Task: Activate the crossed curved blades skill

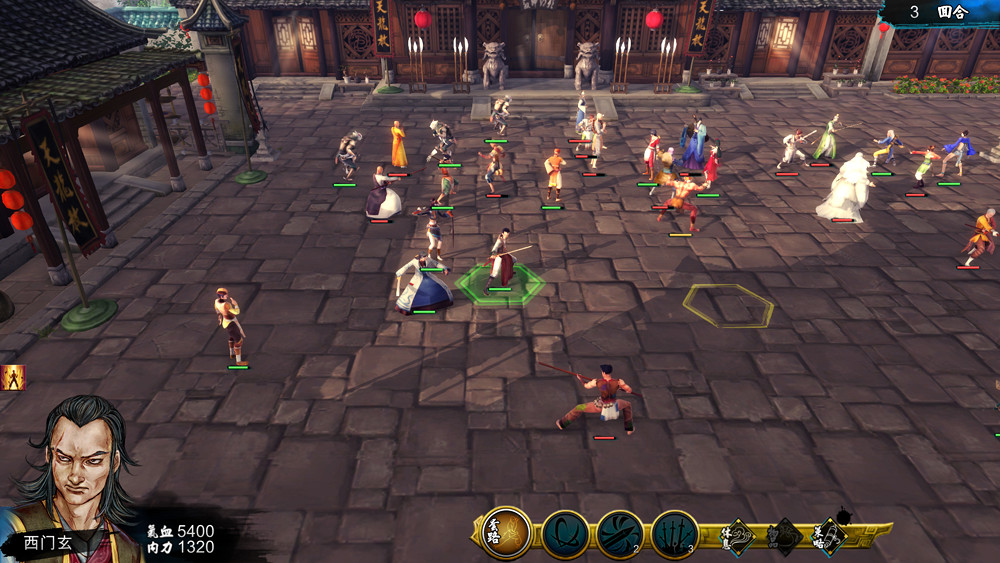Action: point(565,534)
